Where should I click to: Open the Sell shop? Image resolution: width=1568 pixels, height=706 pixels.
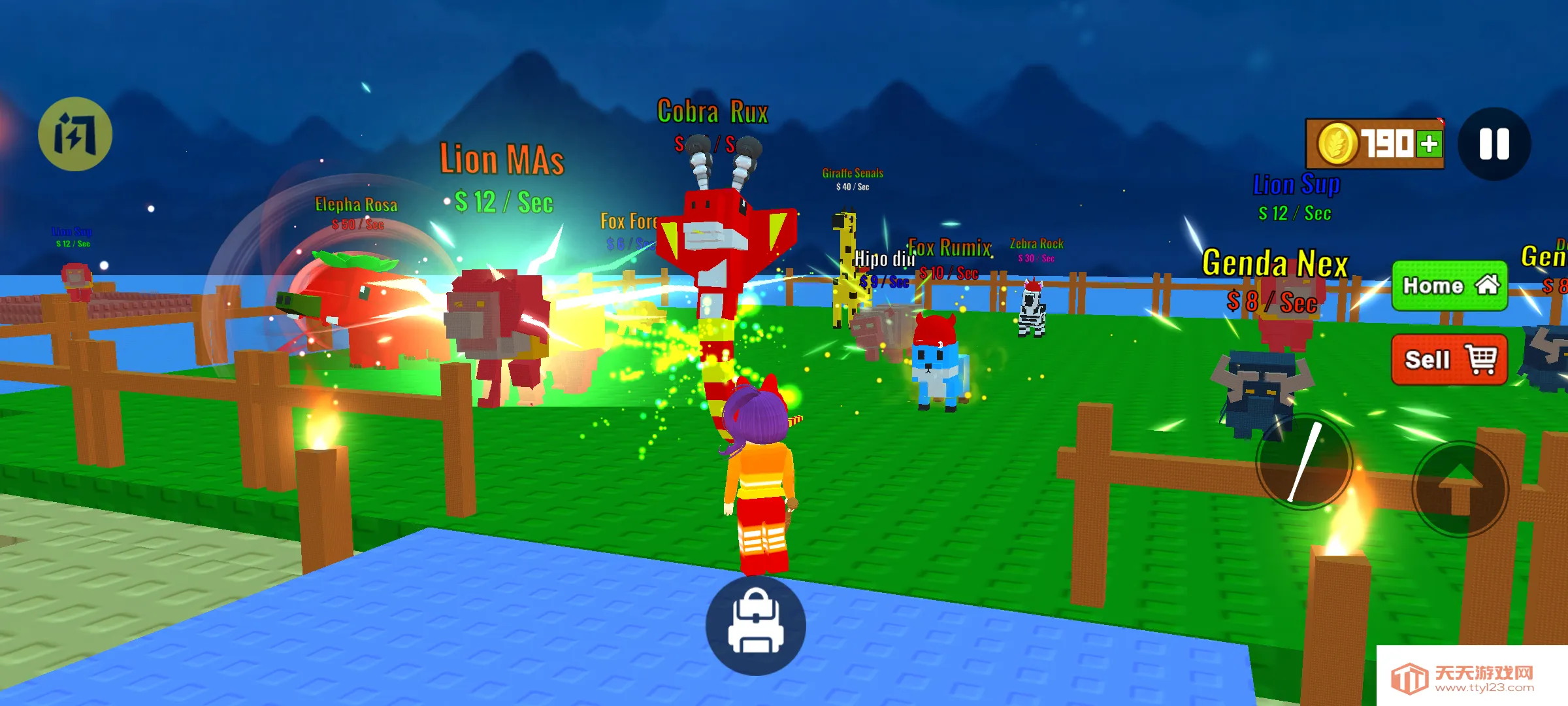[1449, 360]
